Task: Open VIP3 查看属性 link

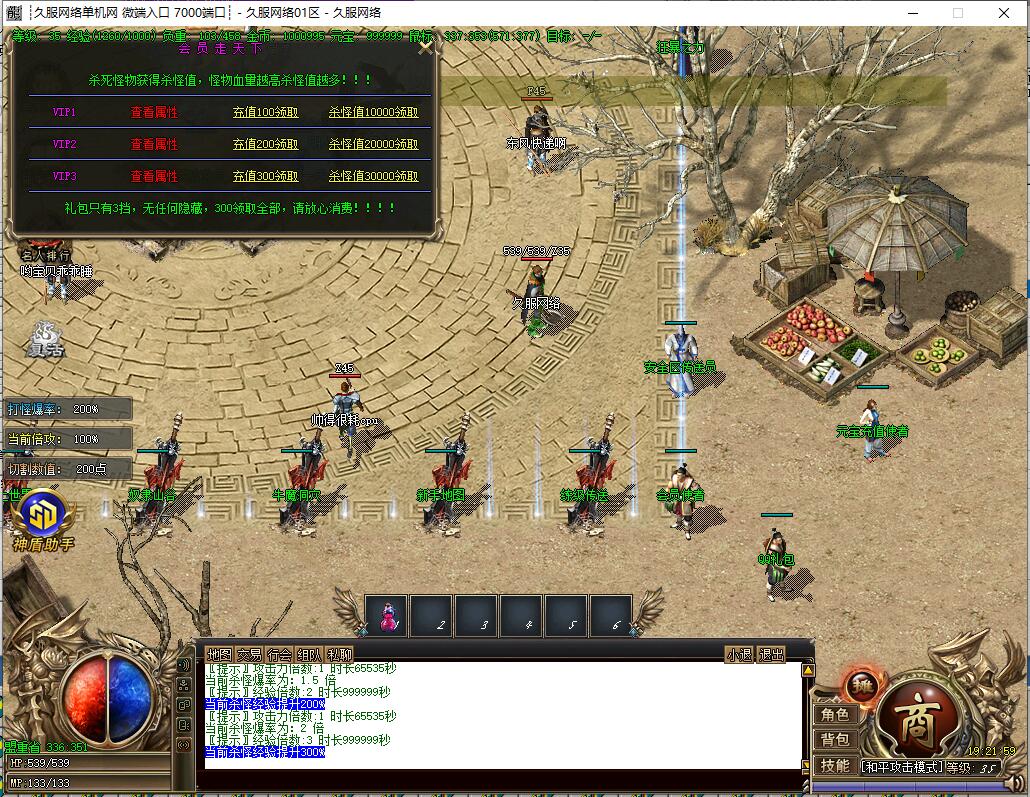Action: click(x=154, y=176)
